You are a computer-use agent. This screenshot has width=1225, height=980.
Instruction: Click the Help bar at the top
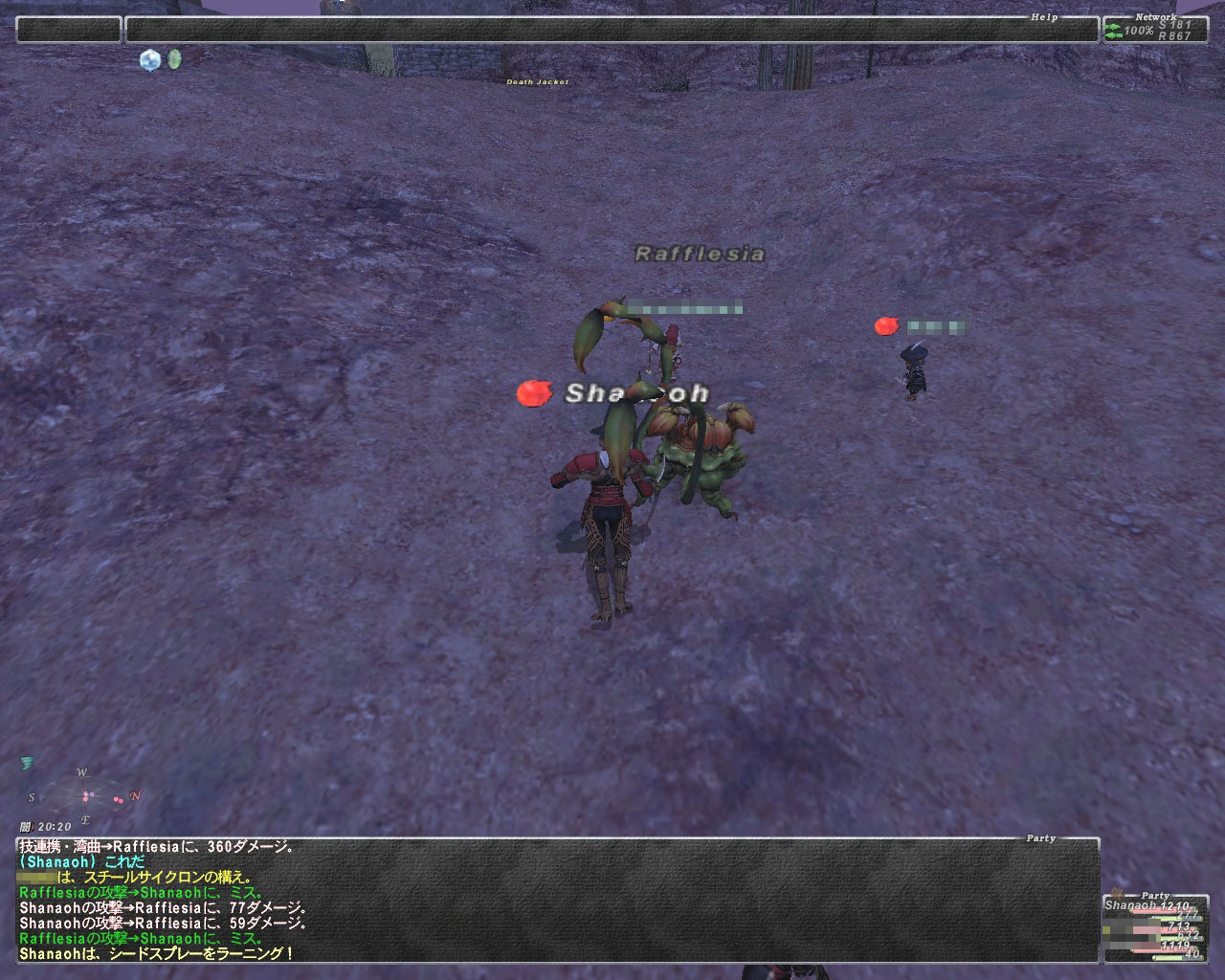pos(612,30)
